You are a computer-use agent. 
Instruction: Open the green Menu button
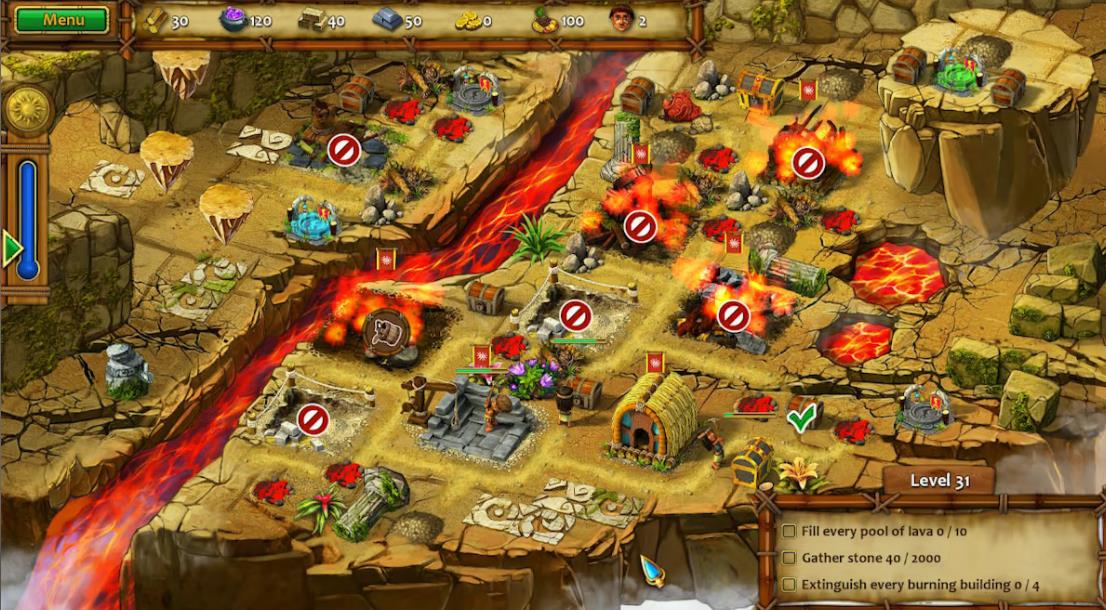click(x=62, y=20)
